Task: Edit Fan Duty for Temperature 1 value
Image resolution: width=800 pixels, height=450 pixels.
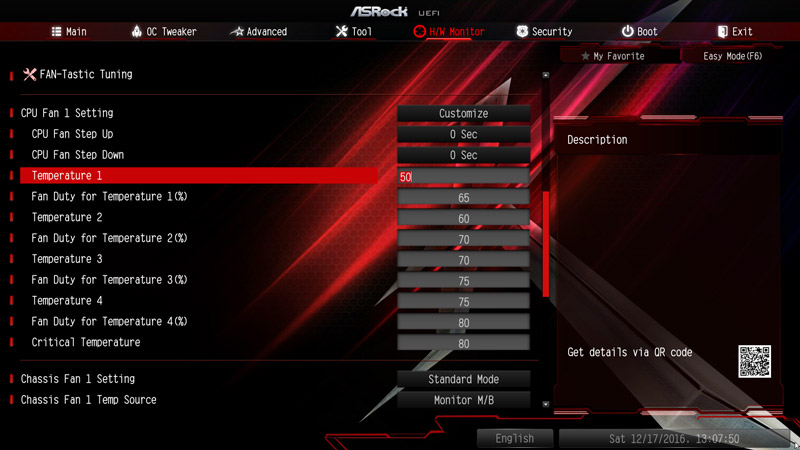Action: pos(463,198)
